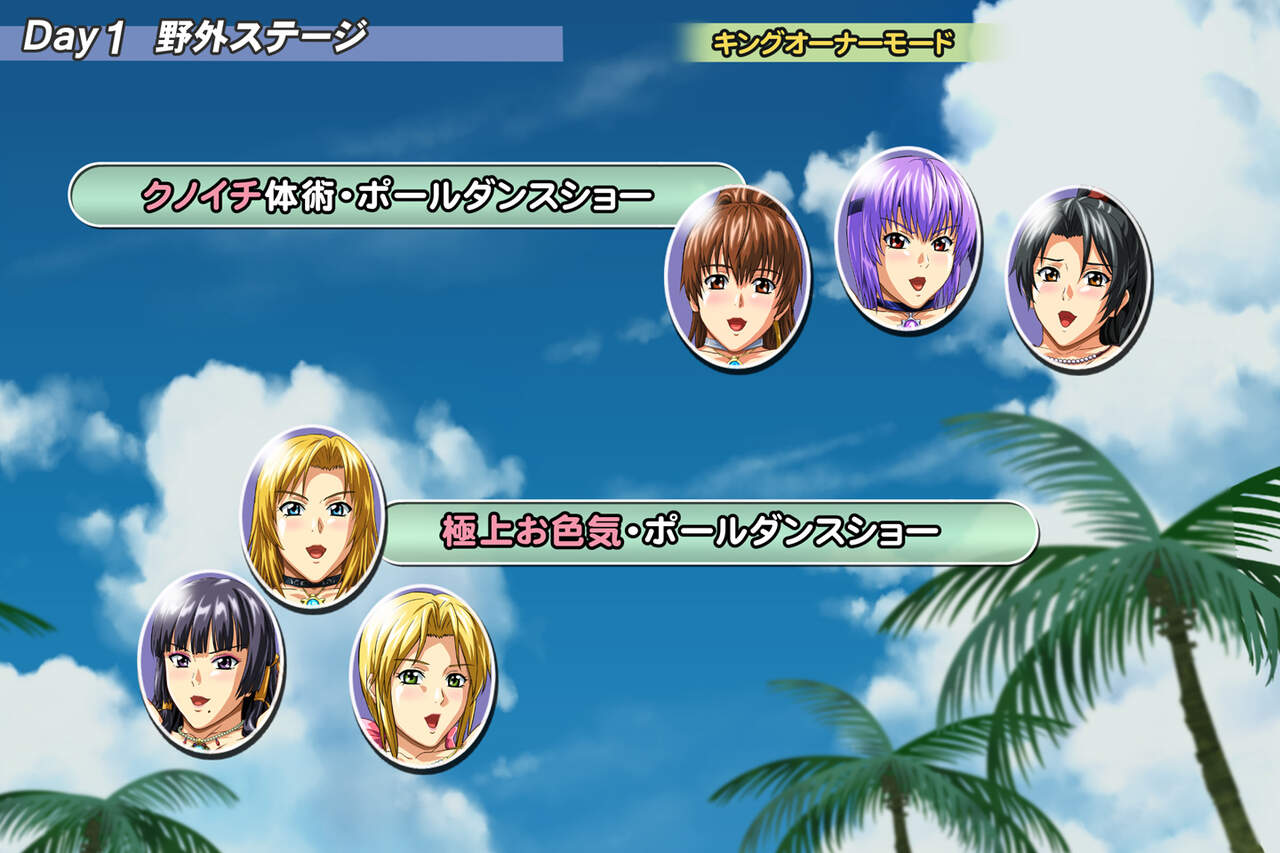Image resolution: width=1280 pixels, height=853 pixels.
Task: Select the long blonde blue-eyed girl portrait
Action: click(313, 518)
